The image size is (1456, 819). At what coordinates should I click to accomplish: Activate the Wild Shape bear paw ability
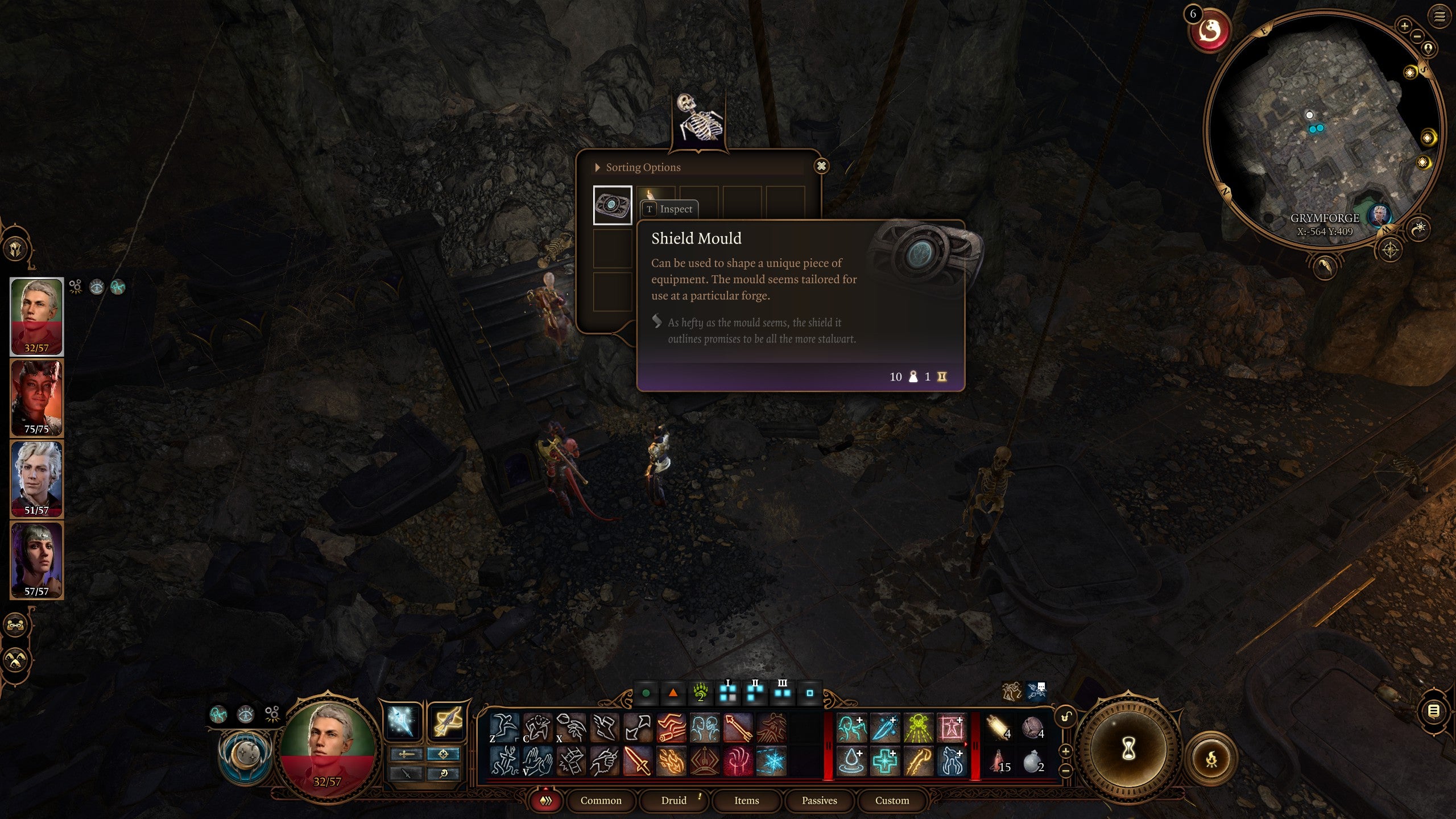pos(702,693)
